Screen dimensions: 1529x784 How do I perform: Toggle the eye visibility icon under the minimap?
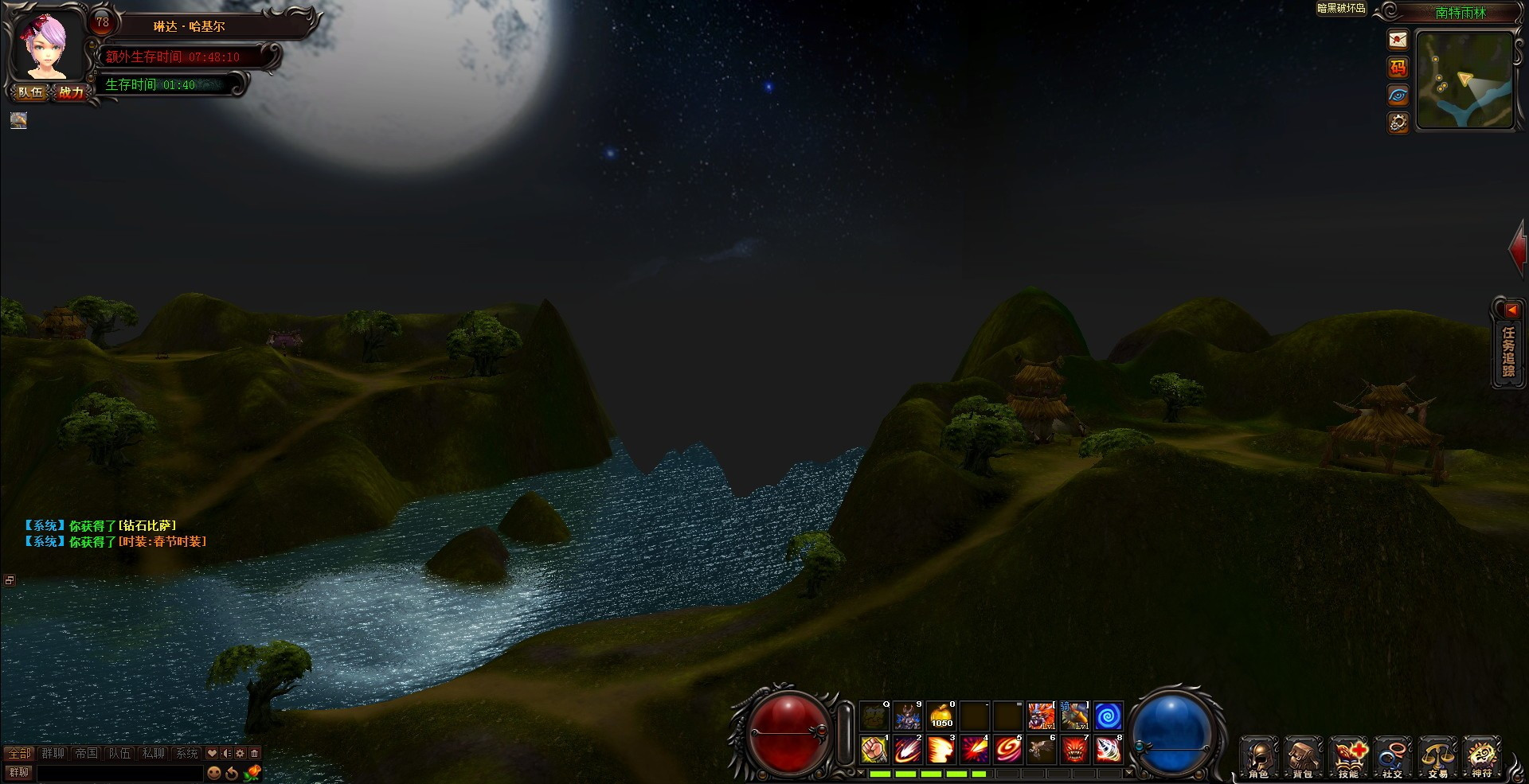[x=1398, y=96]
